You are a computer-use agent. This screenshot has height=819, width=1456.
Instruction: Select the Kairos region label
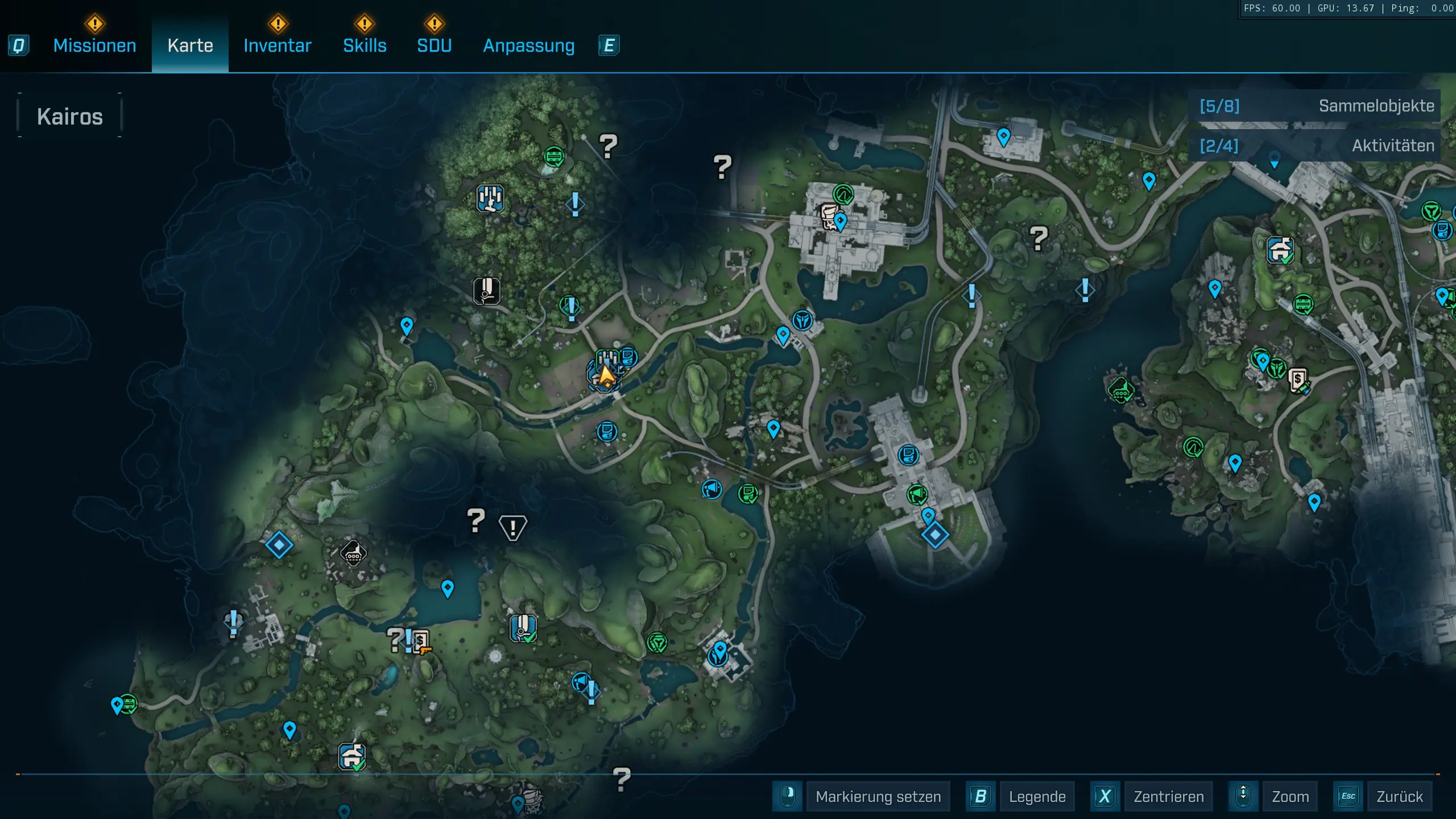click(70, 117)
